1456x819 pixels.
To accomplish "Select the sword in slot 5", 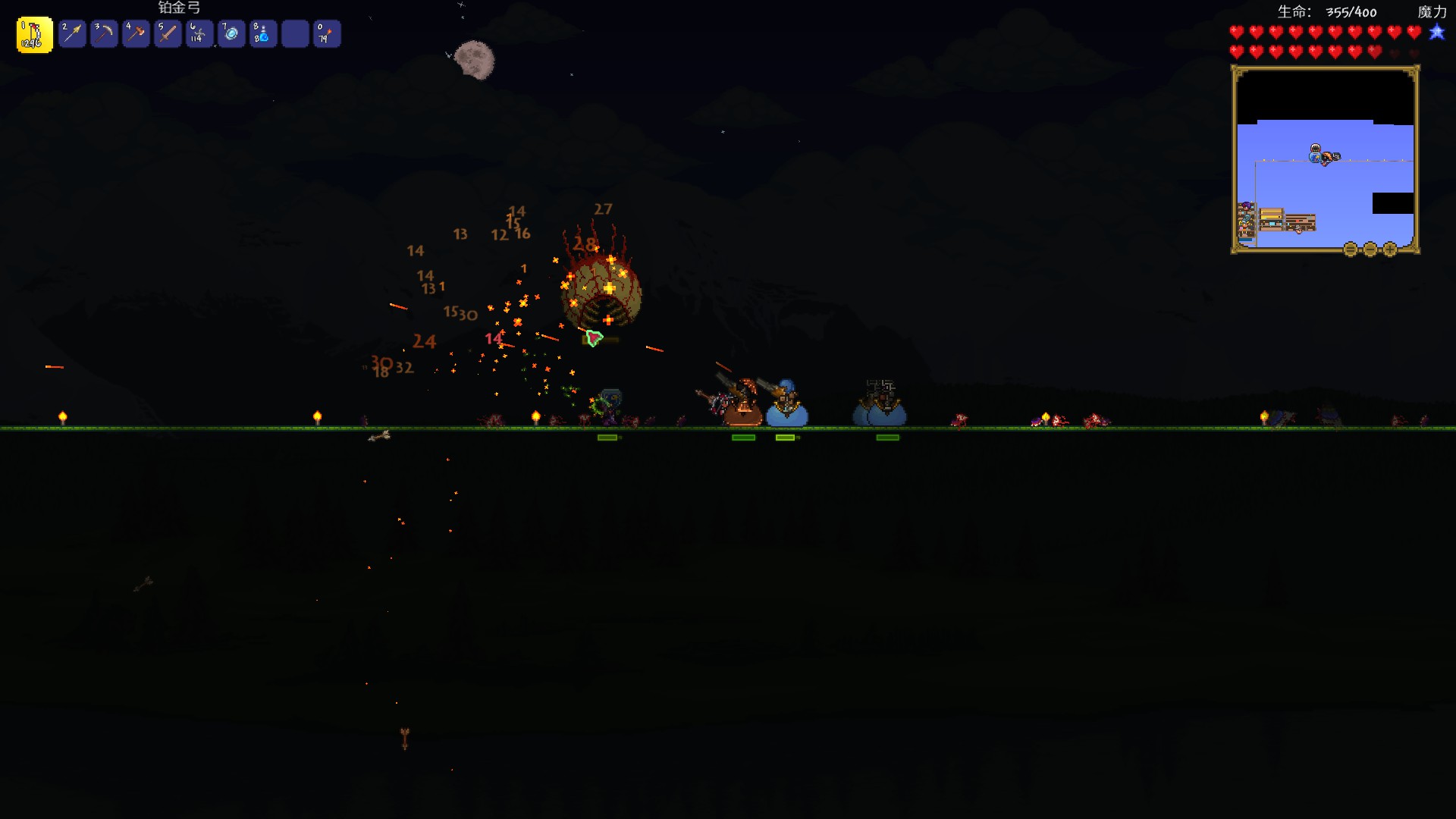I will click(168, 34).
